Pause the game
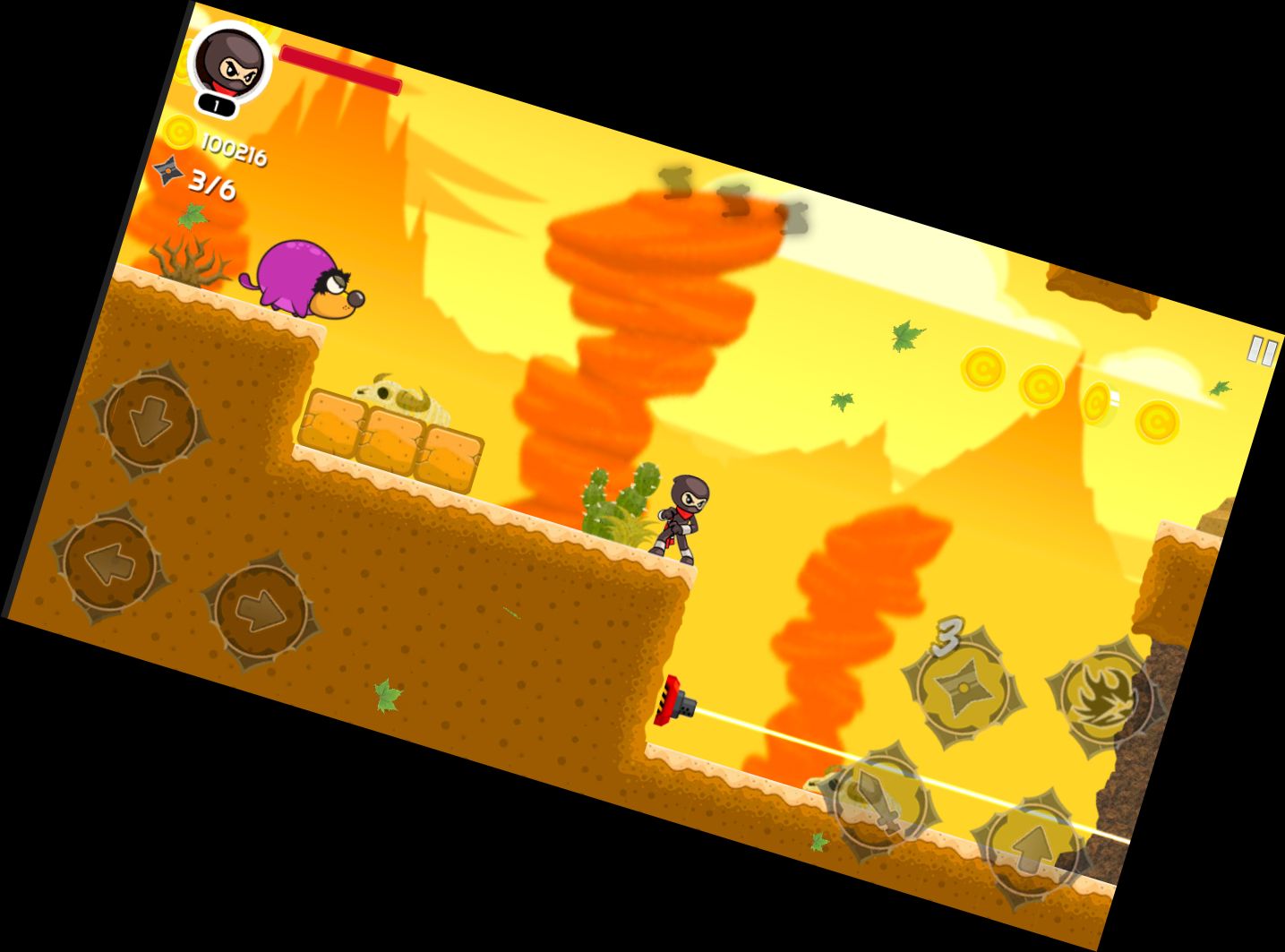 (x=1262, y=351)
